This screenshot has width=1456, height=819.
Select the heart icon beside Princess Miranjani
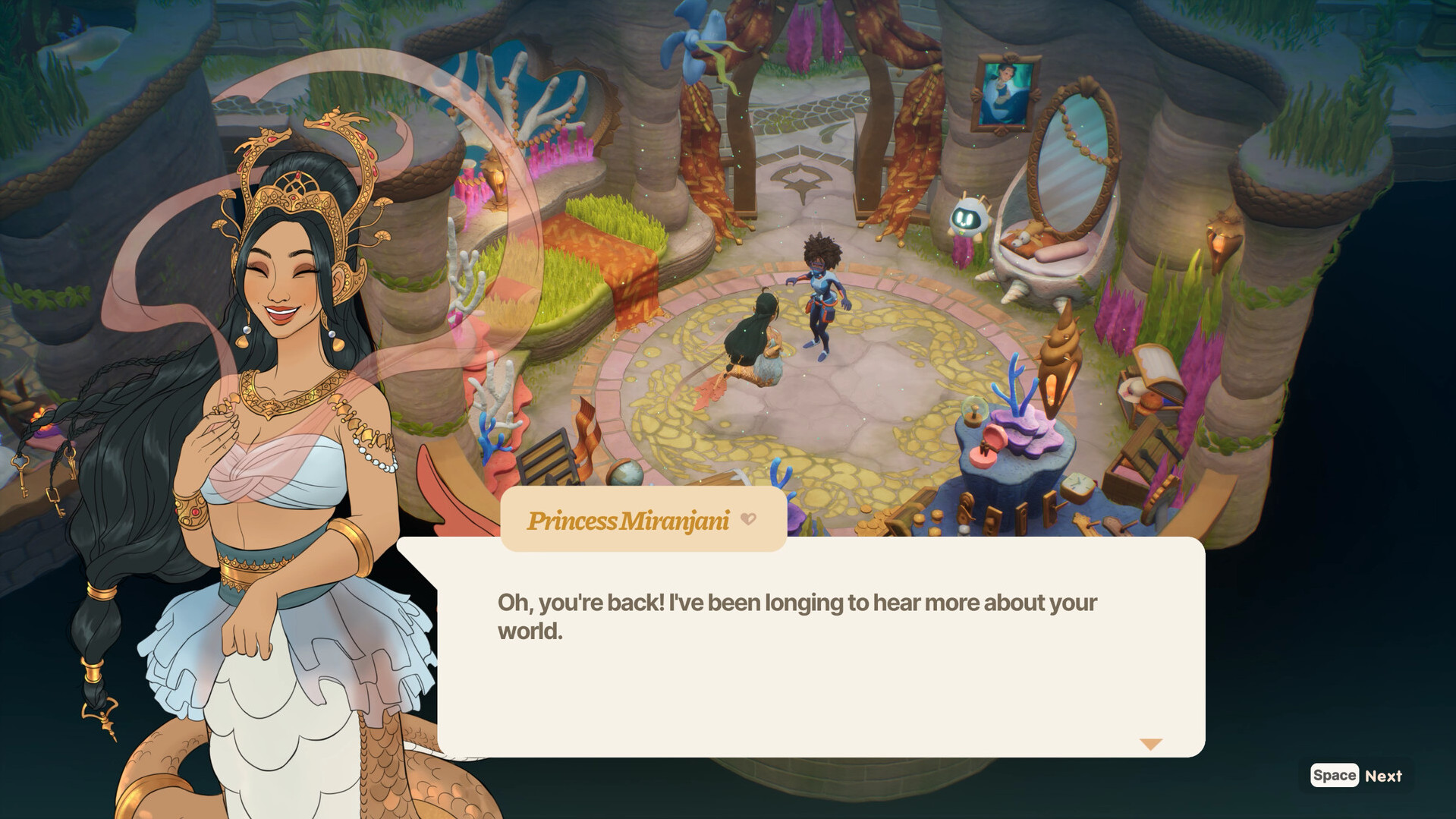[x=748, y=519]
